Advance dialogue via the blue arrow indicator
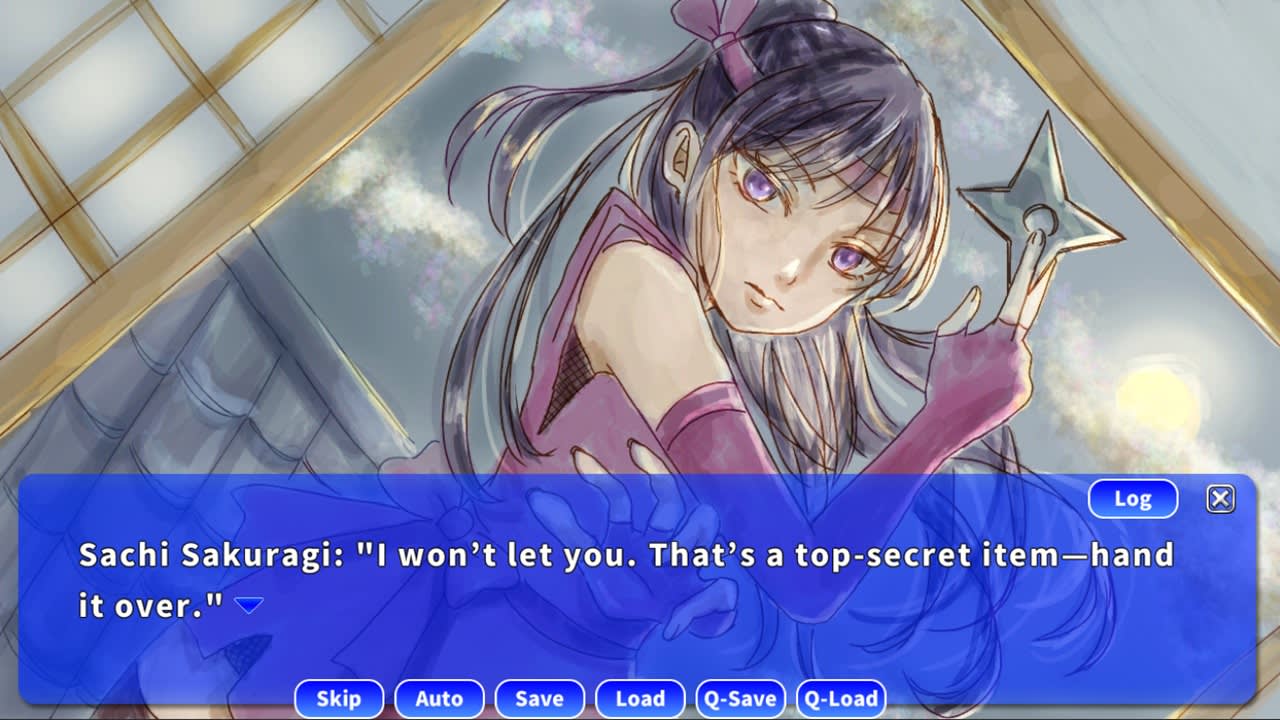The height and width of the screenshot is (720, 1280). coord(248,605)
